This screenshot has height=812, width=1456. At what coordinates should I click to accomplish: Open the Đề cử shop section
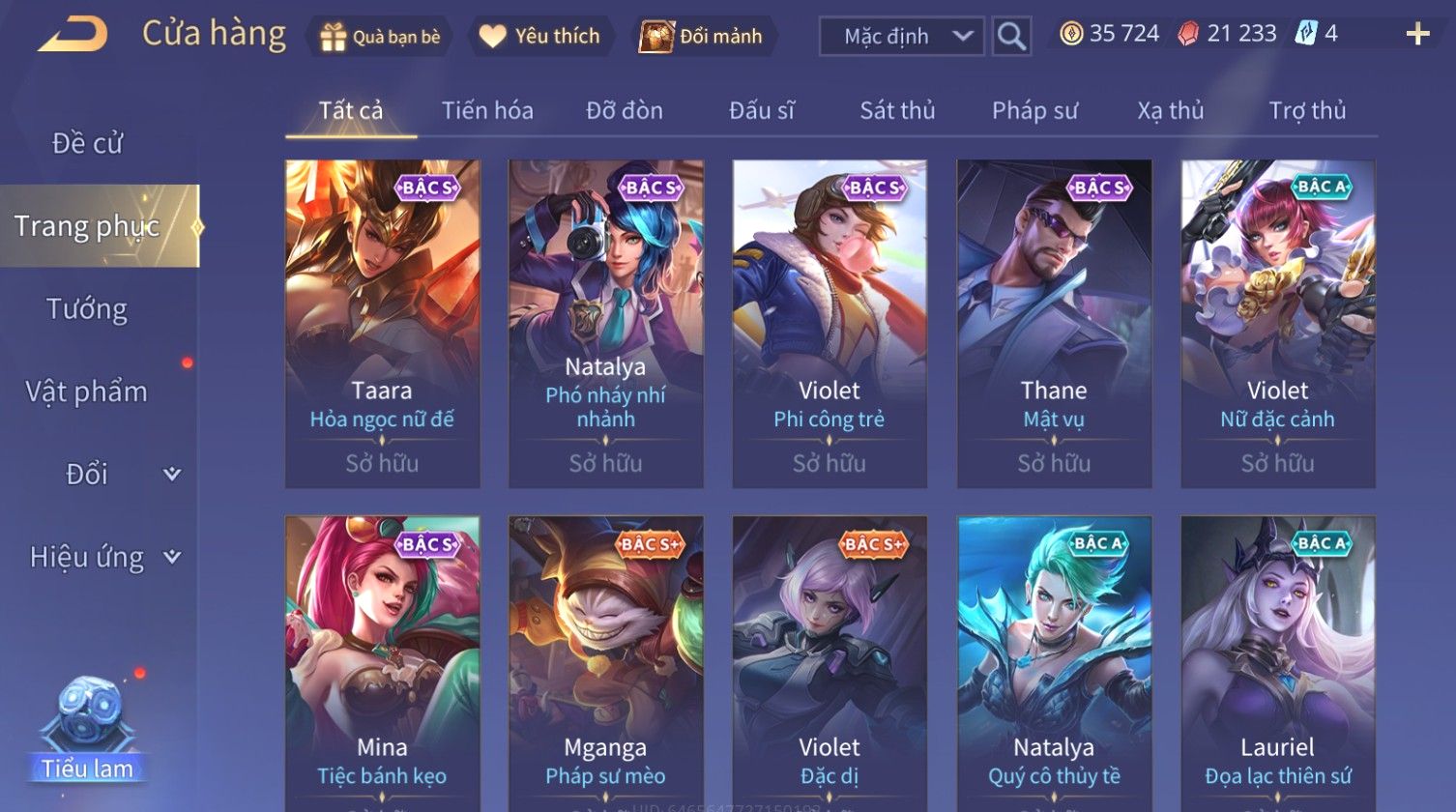87,143
